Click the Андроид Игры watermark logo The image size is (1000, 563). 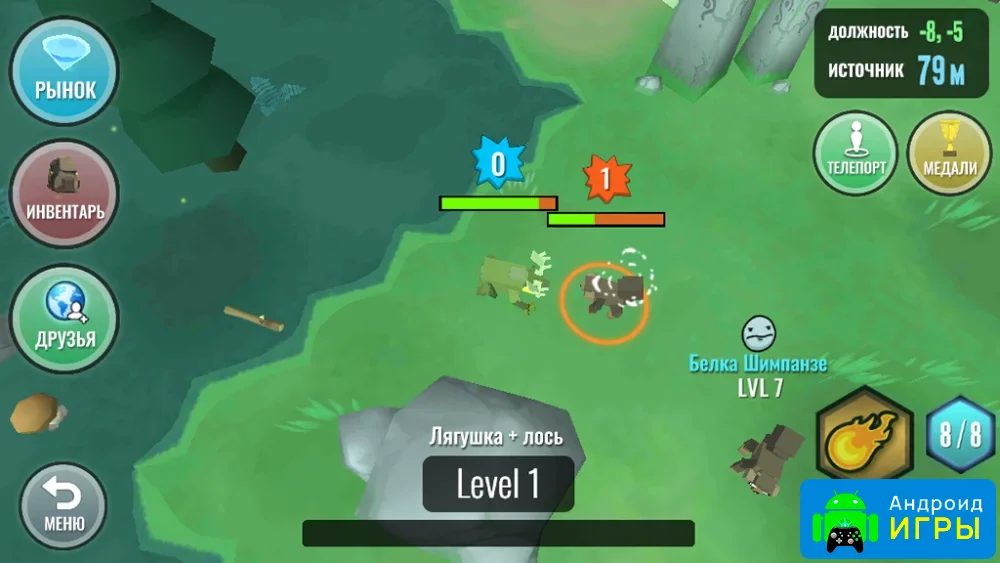click(898, 519)
